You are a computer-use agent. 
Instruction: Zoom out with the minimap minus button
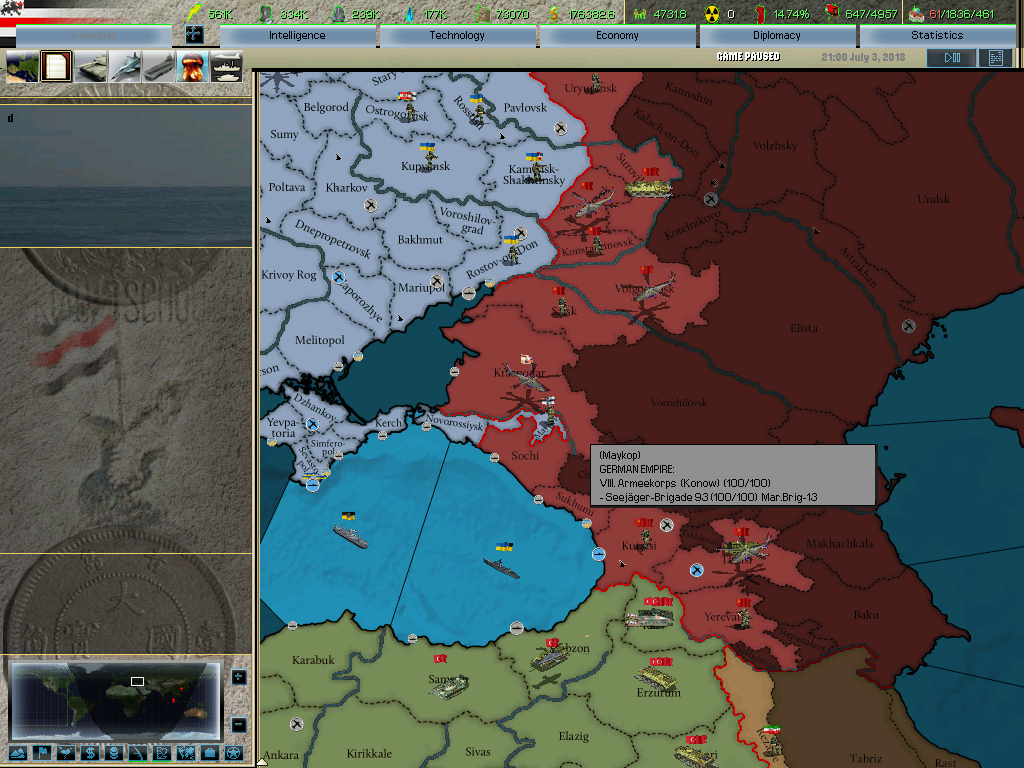coord(238,724)
